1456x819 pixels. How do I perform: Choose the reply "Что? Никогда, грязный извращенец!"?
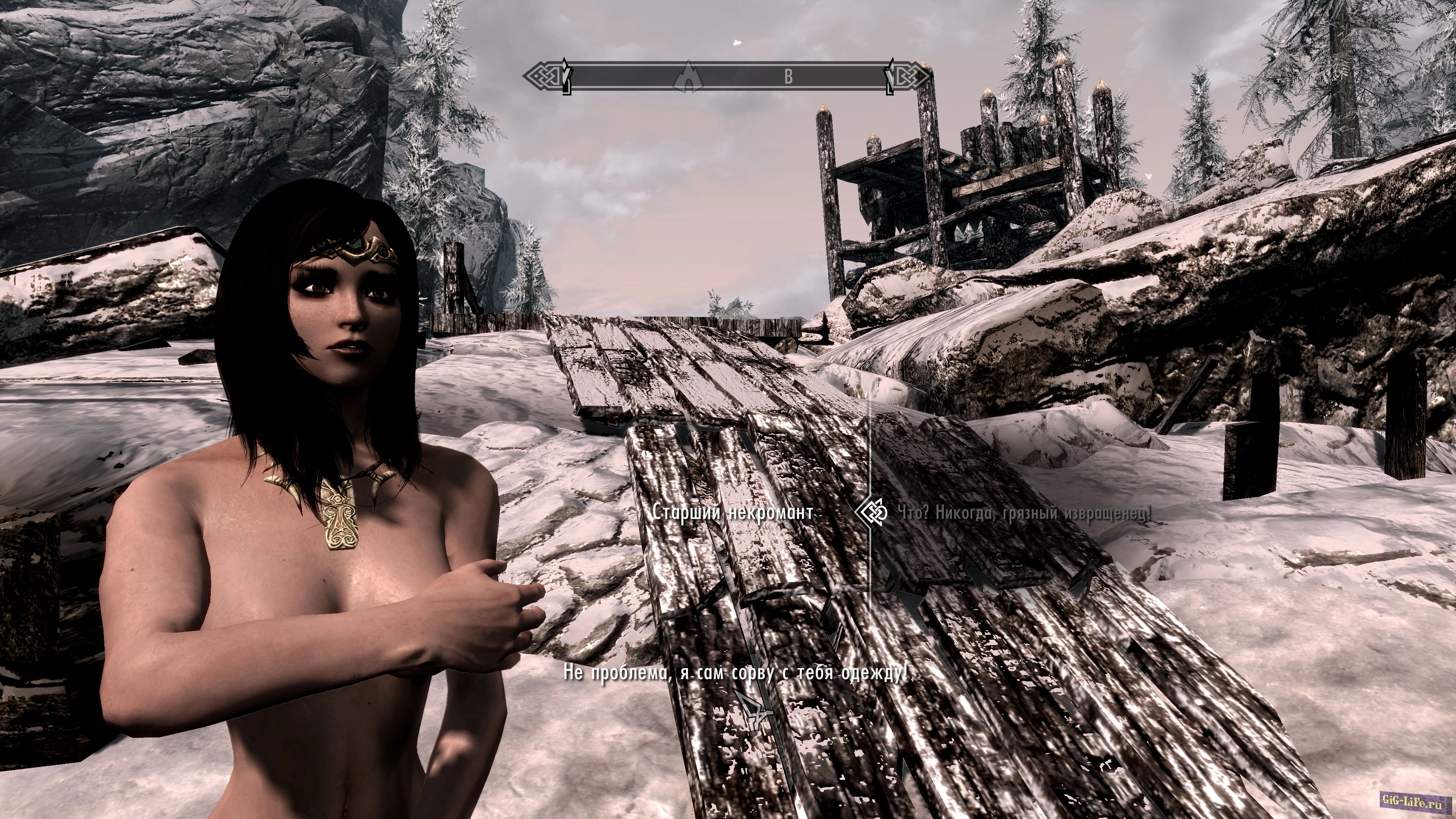[1023, 513]
